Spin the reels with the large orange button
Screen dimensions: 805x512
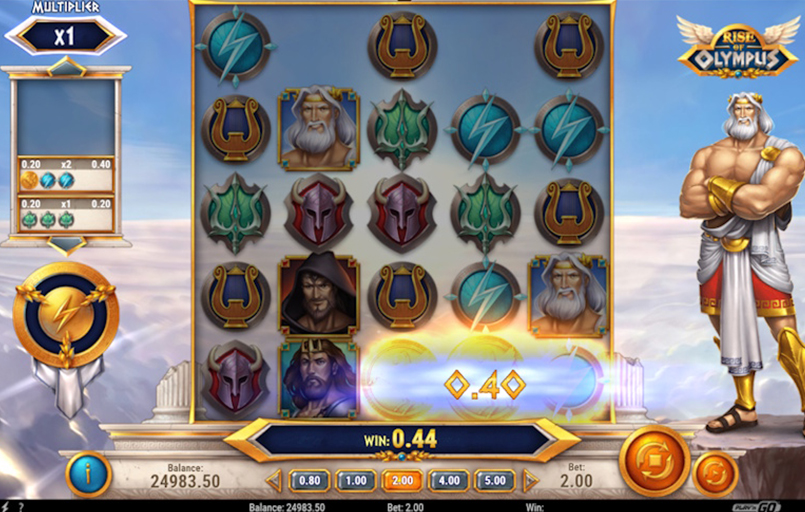pyautogui.click(x=655, y=460)
